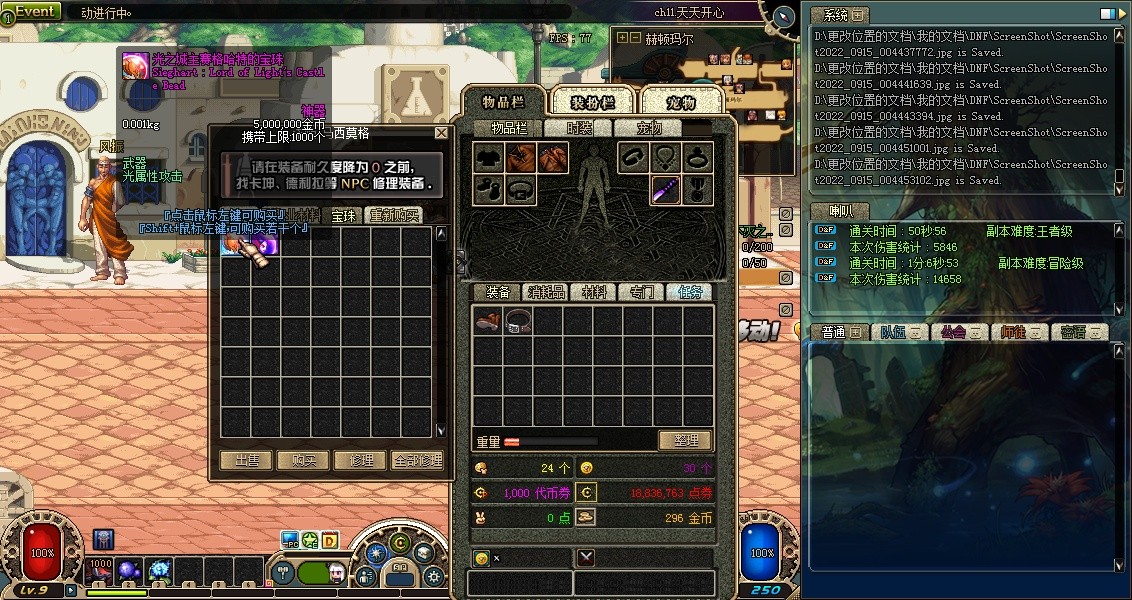Viewport: 1132px width, 600px height.
Task: Open the 重新购买 buyback tab
Action: [x=394, y=215]
